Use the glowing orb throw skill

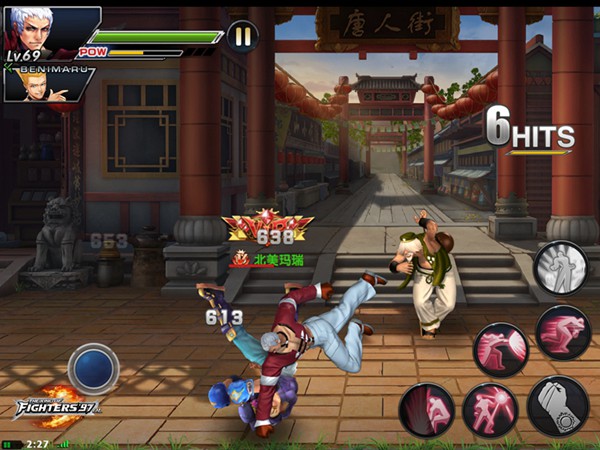click(490, 409)
